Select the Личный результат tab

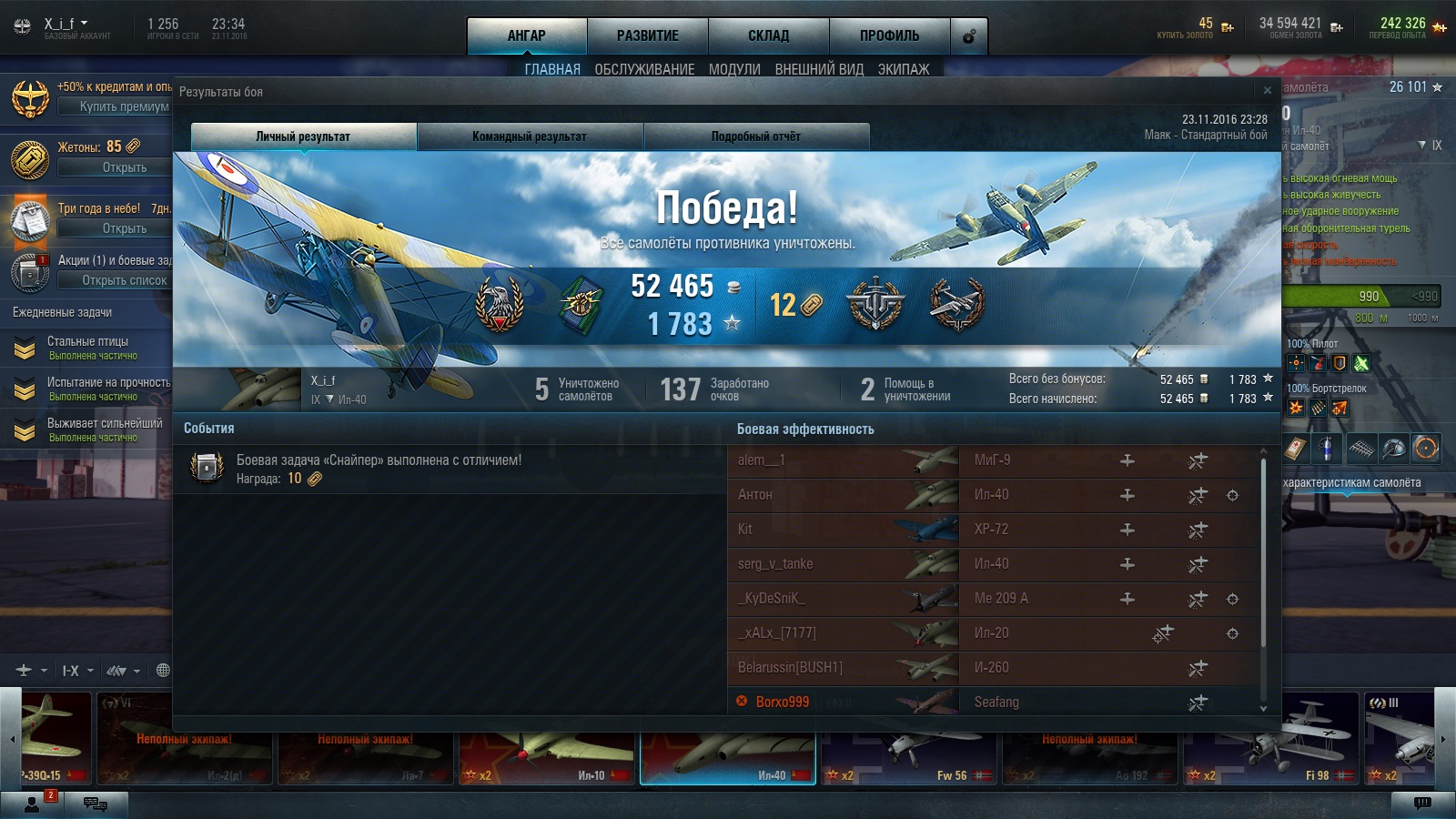coord(303,136)
